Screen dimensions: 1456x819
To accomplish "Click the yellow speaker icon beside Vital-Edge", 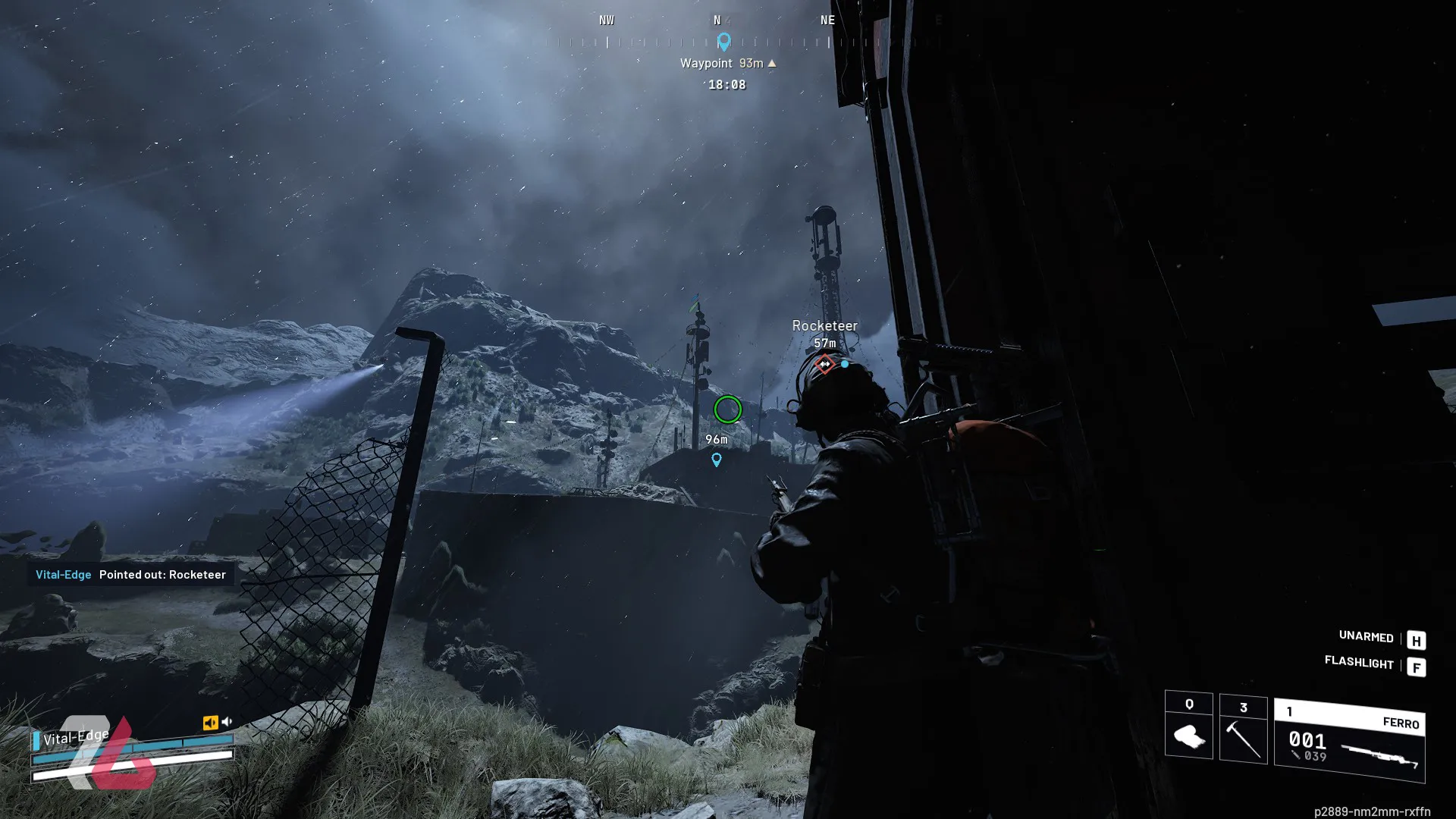I will click(x=210, y=723).
